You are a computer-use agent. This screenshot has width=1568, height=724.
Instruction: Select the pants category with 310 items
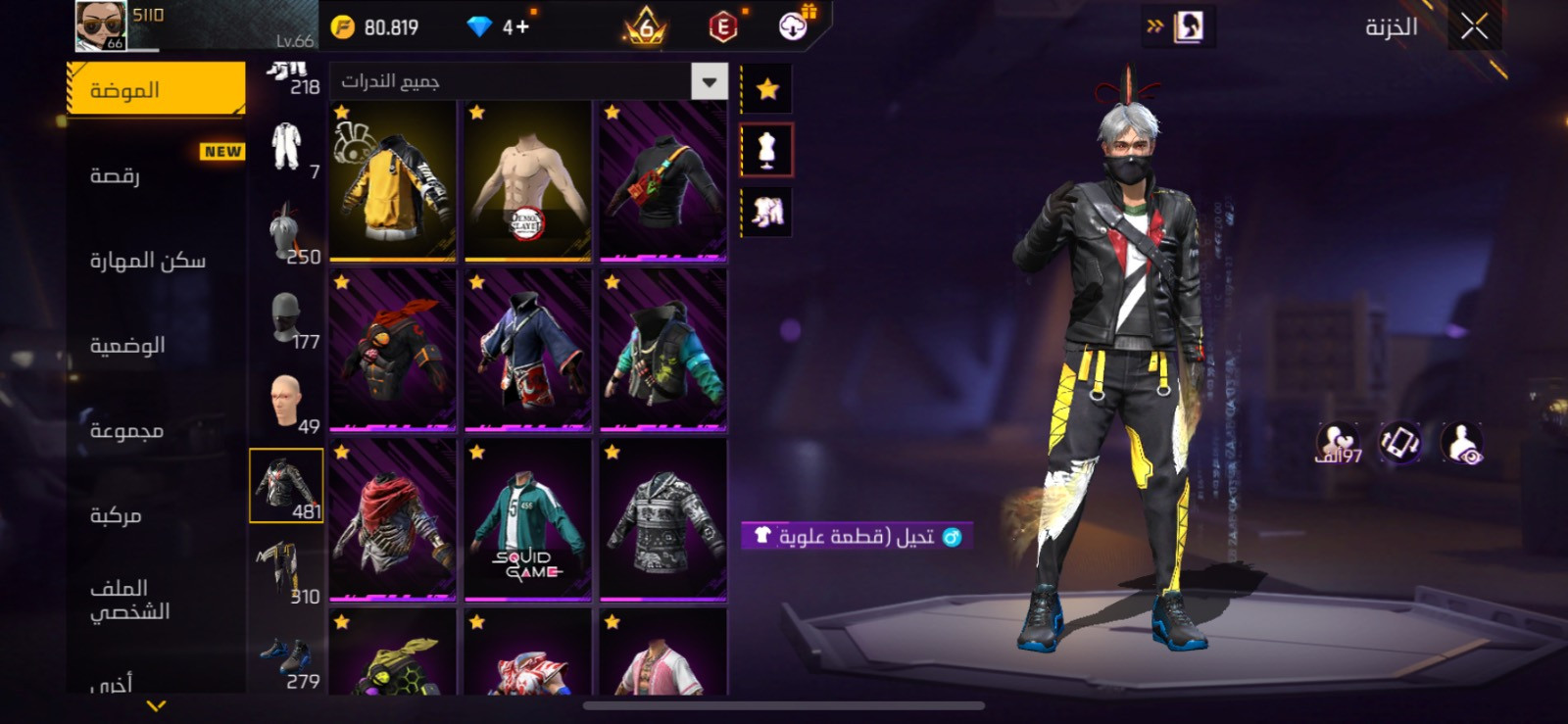coord(286,575)
